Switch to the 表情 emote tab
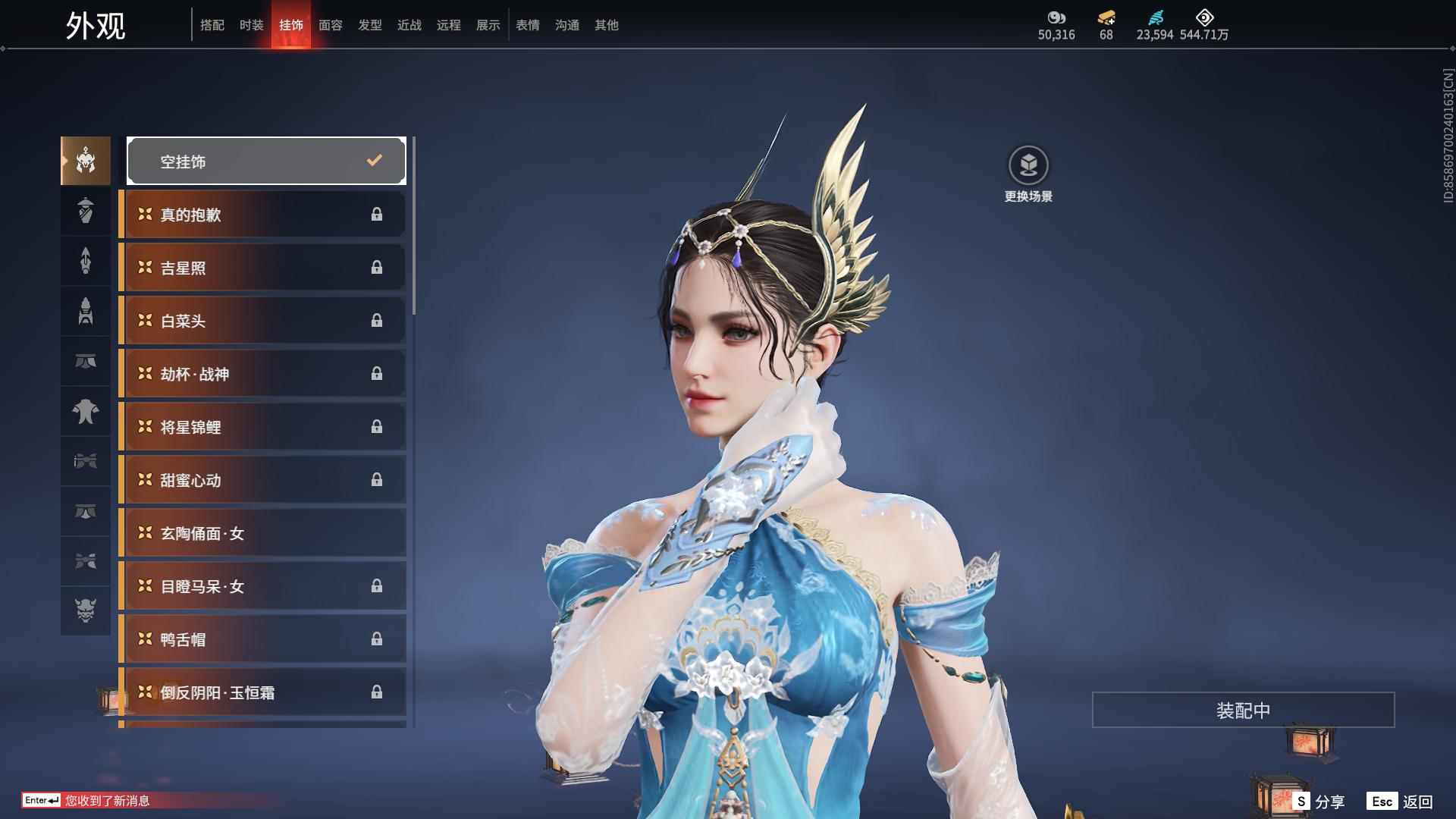Image resolution: width=1456 pixels, height=819 pixels. [x=528, y=25]
